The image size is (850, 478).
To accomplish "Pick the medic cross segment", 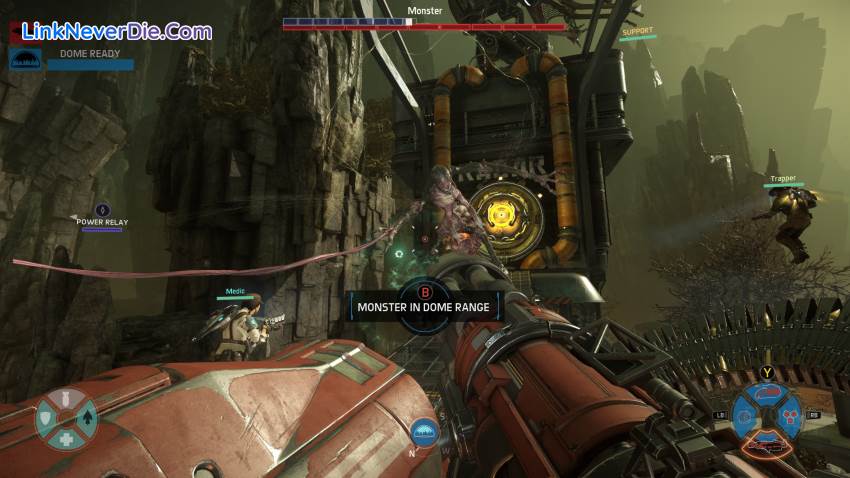I will 66,438.
